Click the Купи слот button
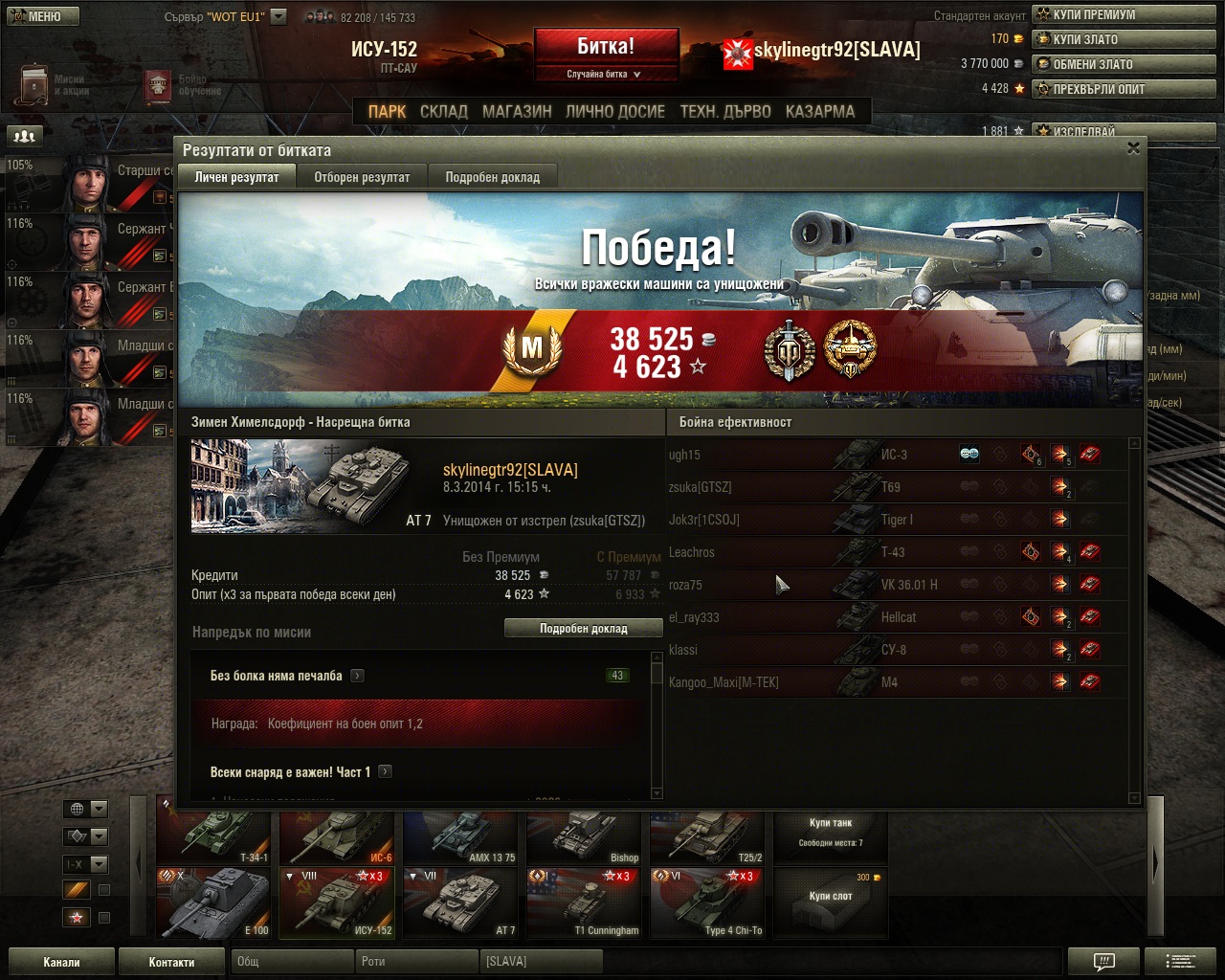Screen dimensions: 1225x980 [x=830, y=902]
